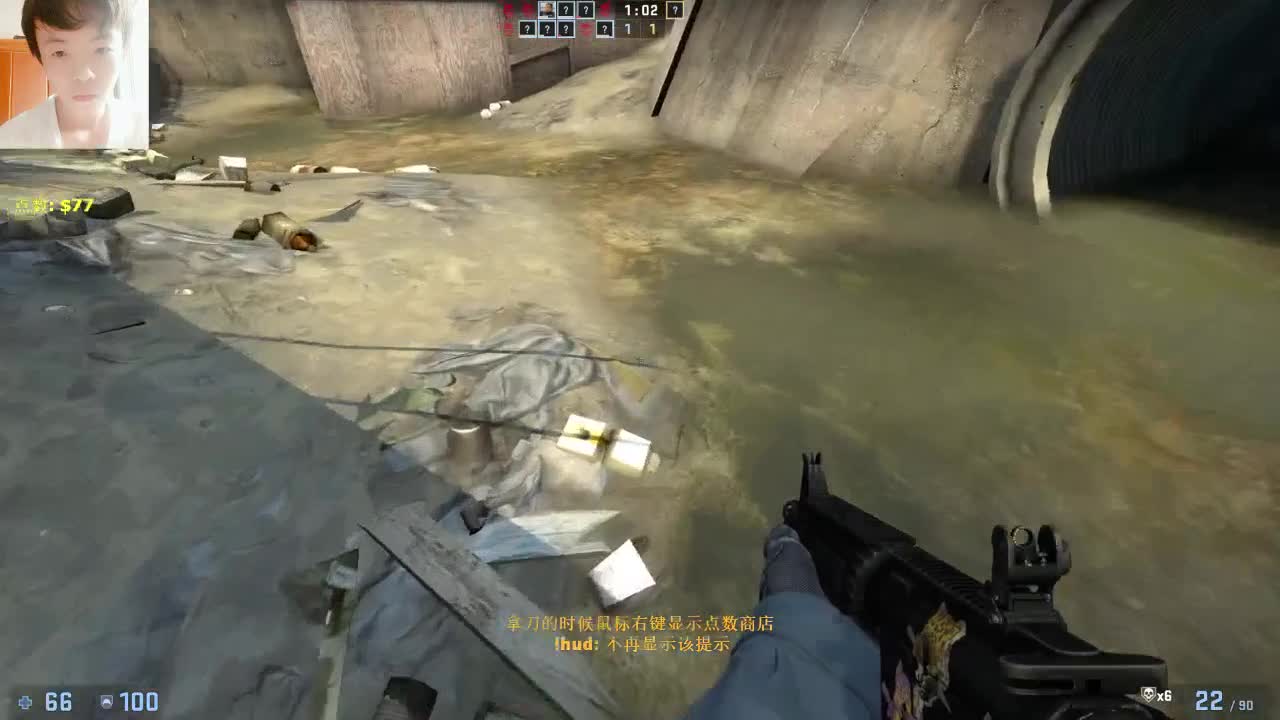
Task: Select the player avatar with visible photo
Action: (547, 9)
